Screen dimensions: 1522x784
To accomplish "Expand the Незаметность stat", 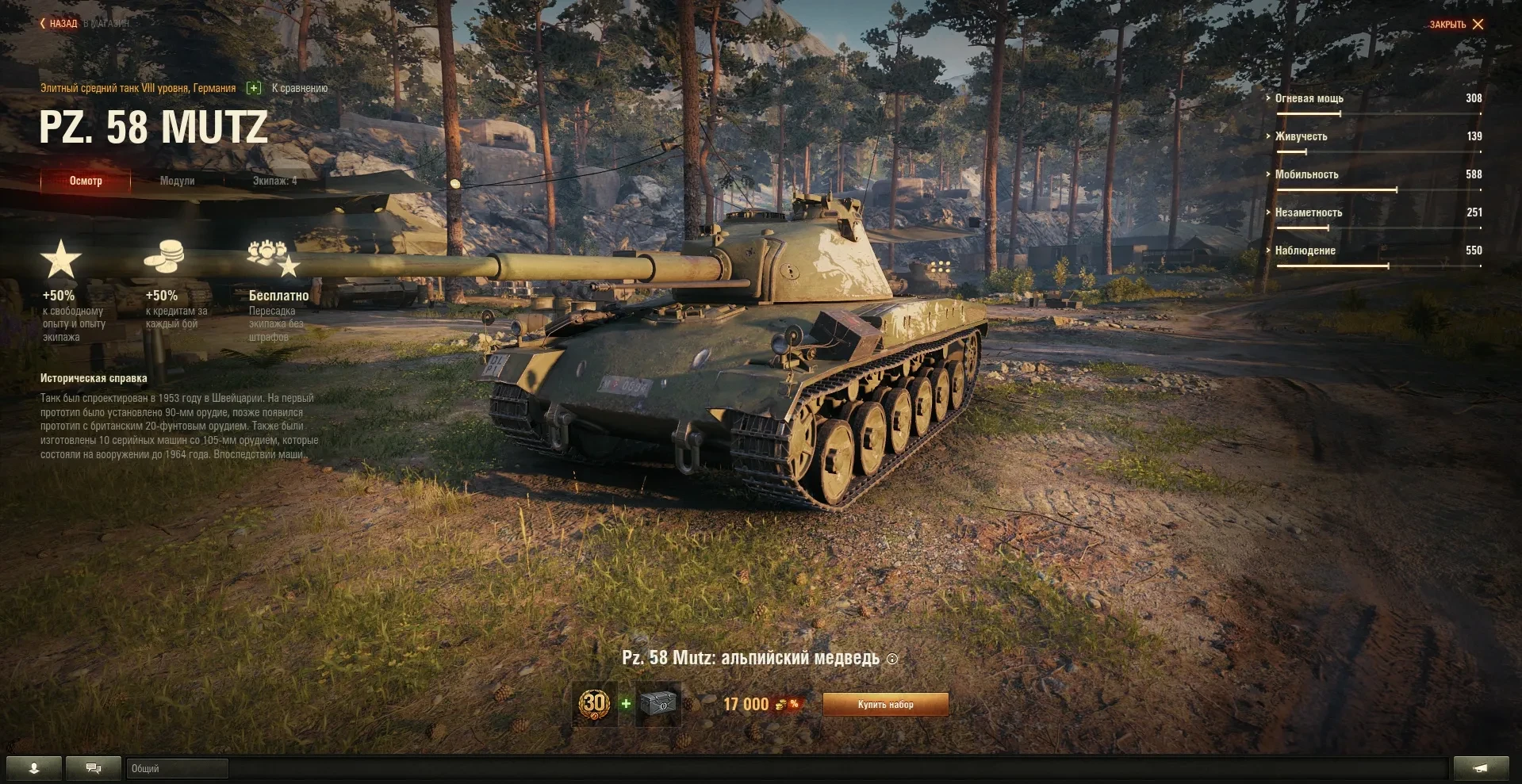I will coord(1308,212).
